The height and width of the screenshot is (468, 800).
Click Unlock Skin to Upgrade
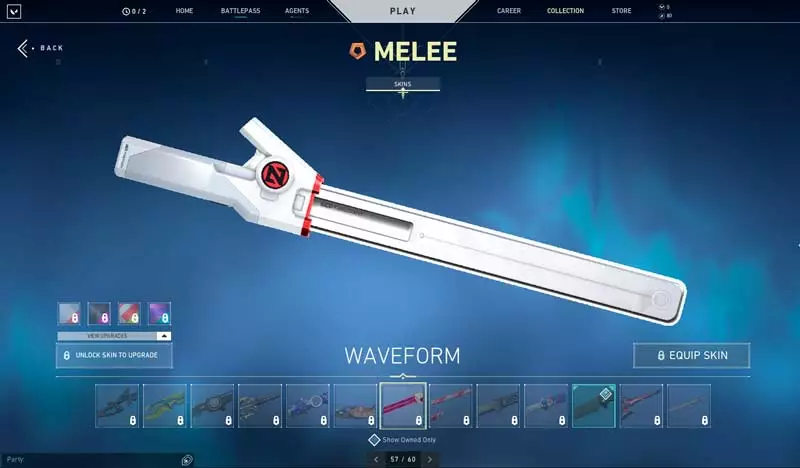pos(113,355)
